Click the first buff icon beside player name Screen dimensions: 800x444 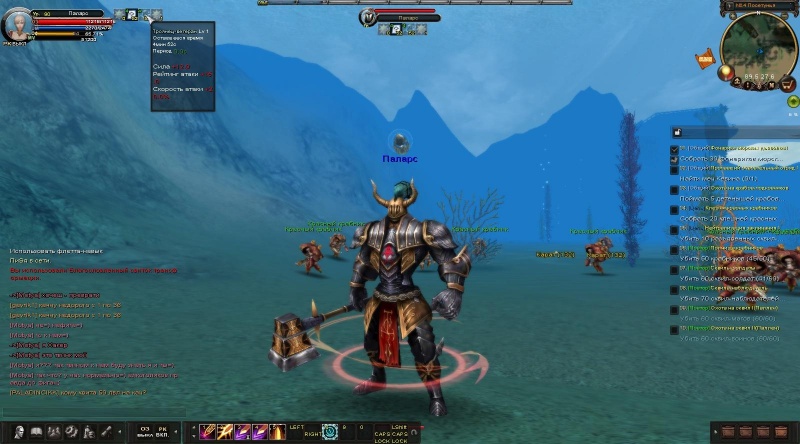coord(119,14)
